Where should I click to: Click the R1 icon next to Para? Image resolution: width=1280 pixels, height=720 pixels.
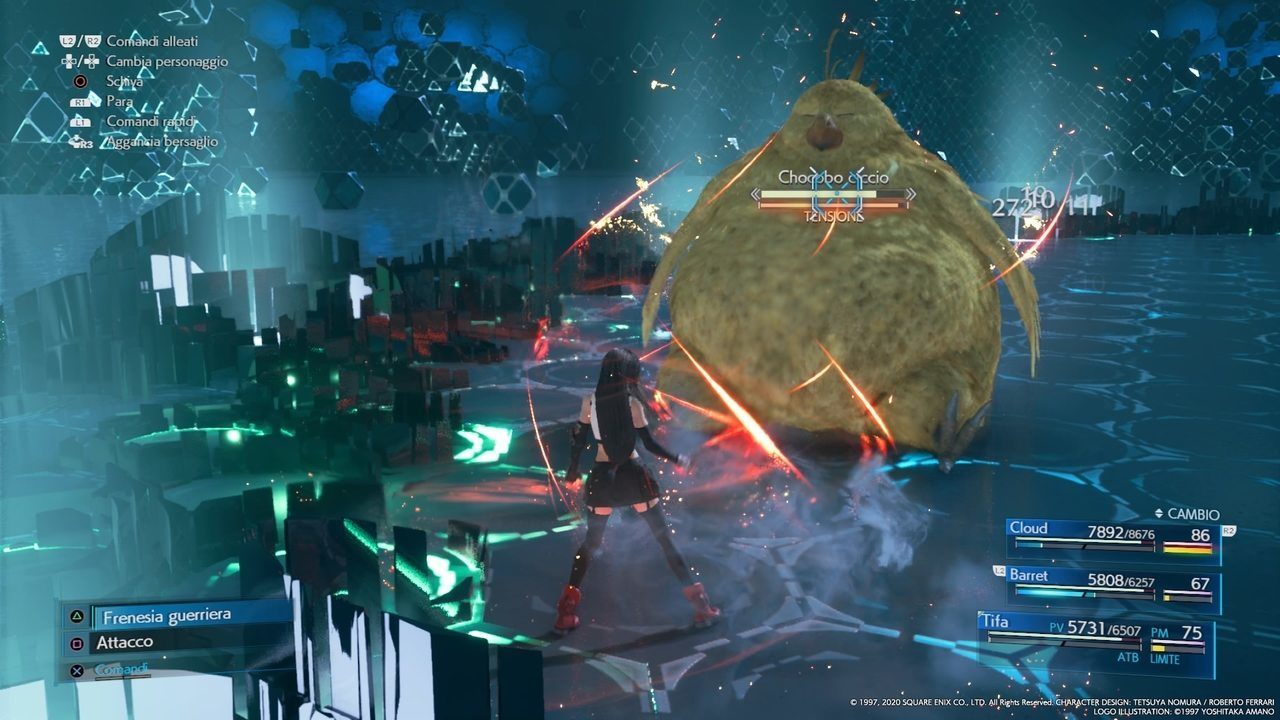80,101
